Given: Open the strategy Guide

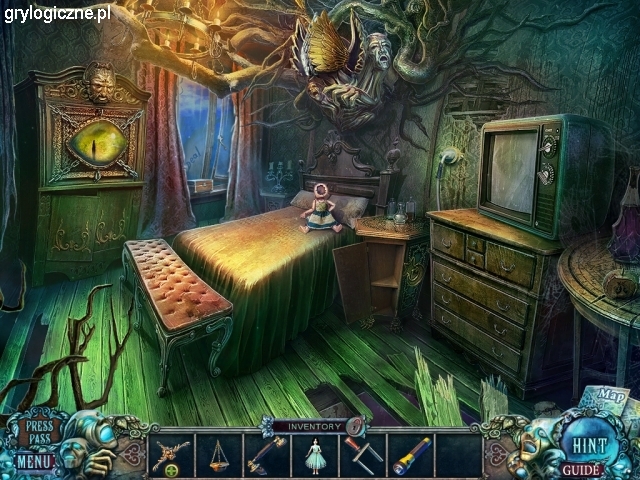Looking at the screenshot, I should coord(580,469).
